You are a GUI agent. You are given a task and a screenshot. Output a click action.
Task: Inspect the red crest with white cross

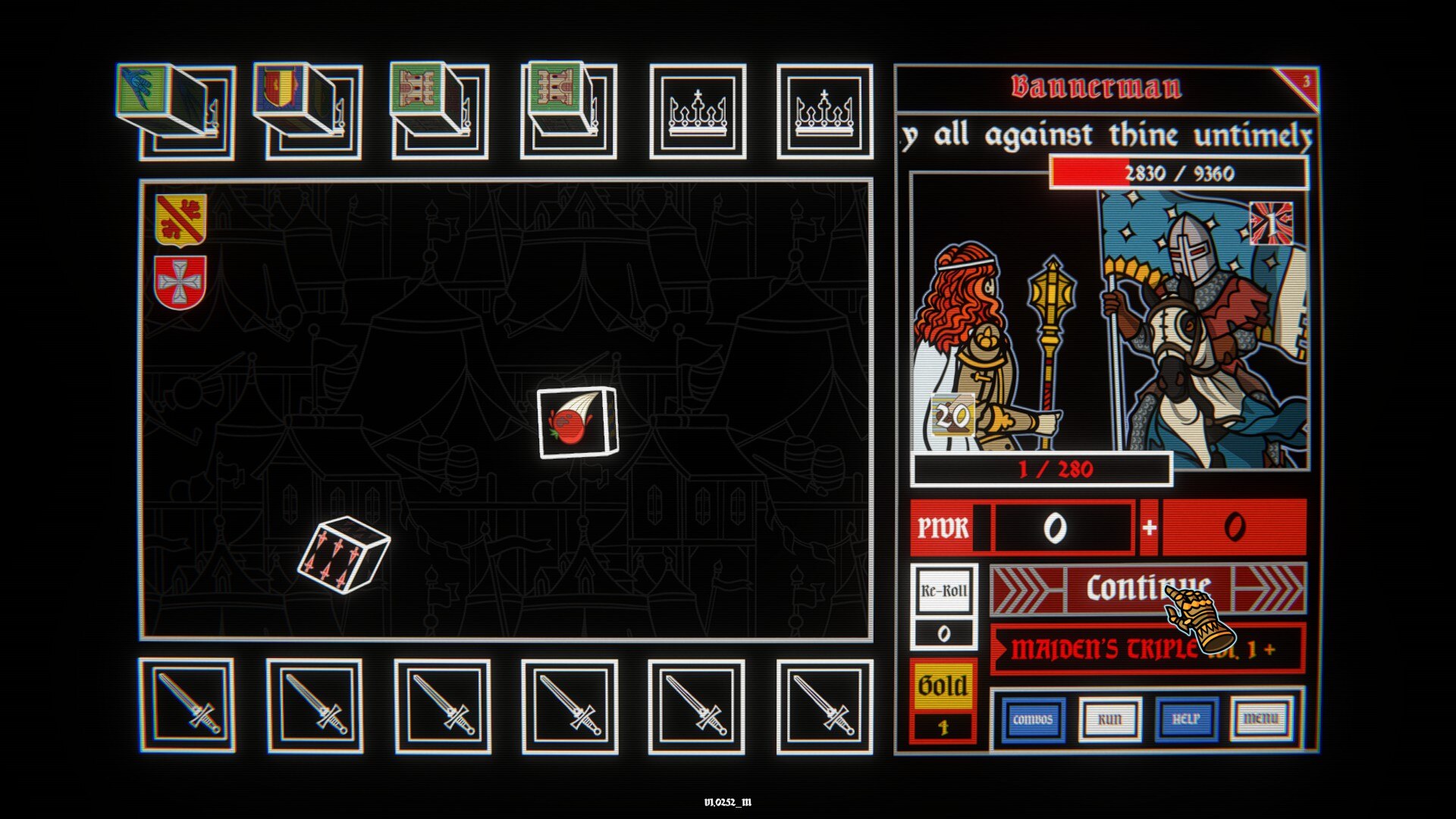click(x=180, y=283)
